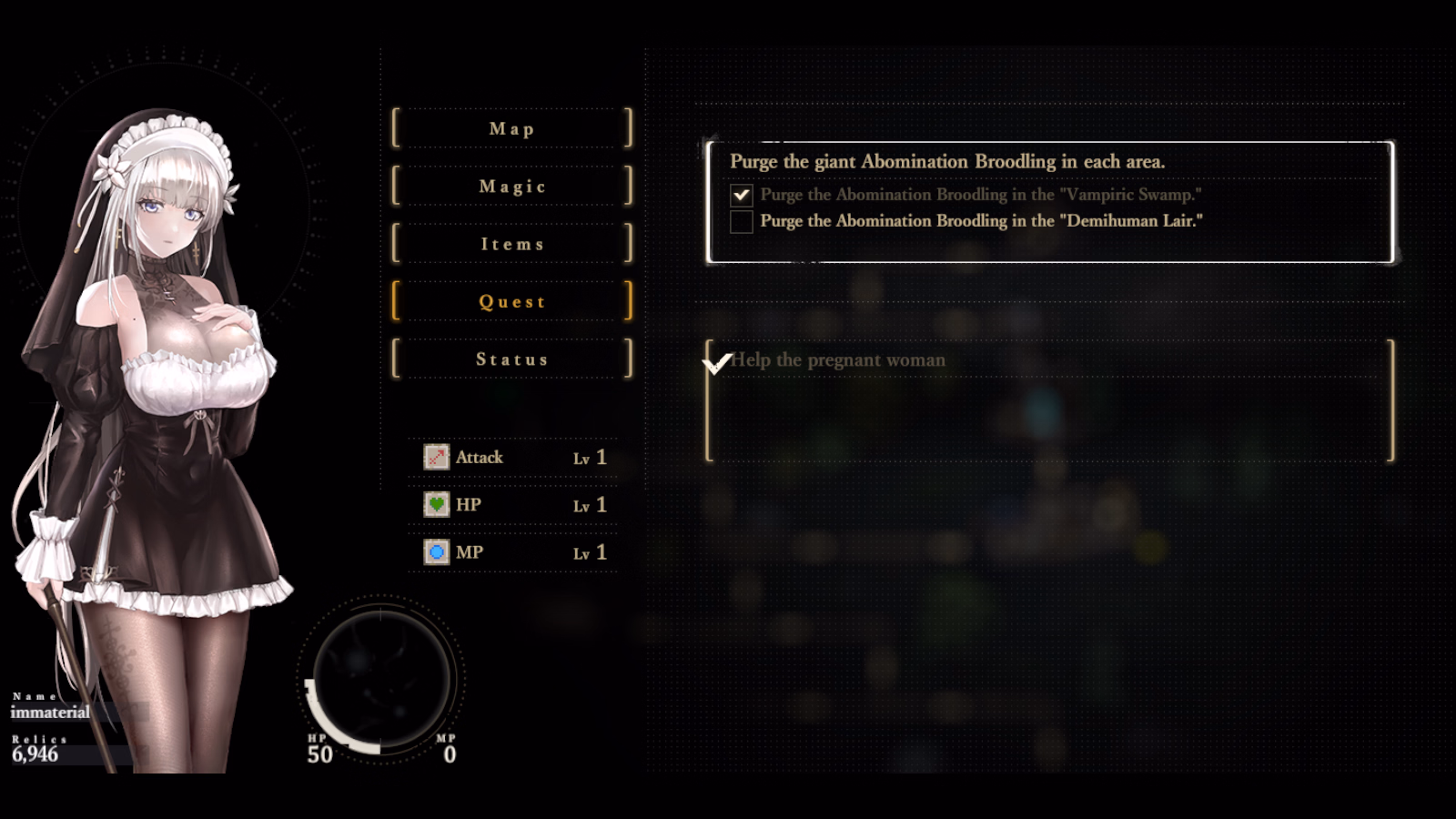Choose the highlighted Quest entry

tap(511, 301)
